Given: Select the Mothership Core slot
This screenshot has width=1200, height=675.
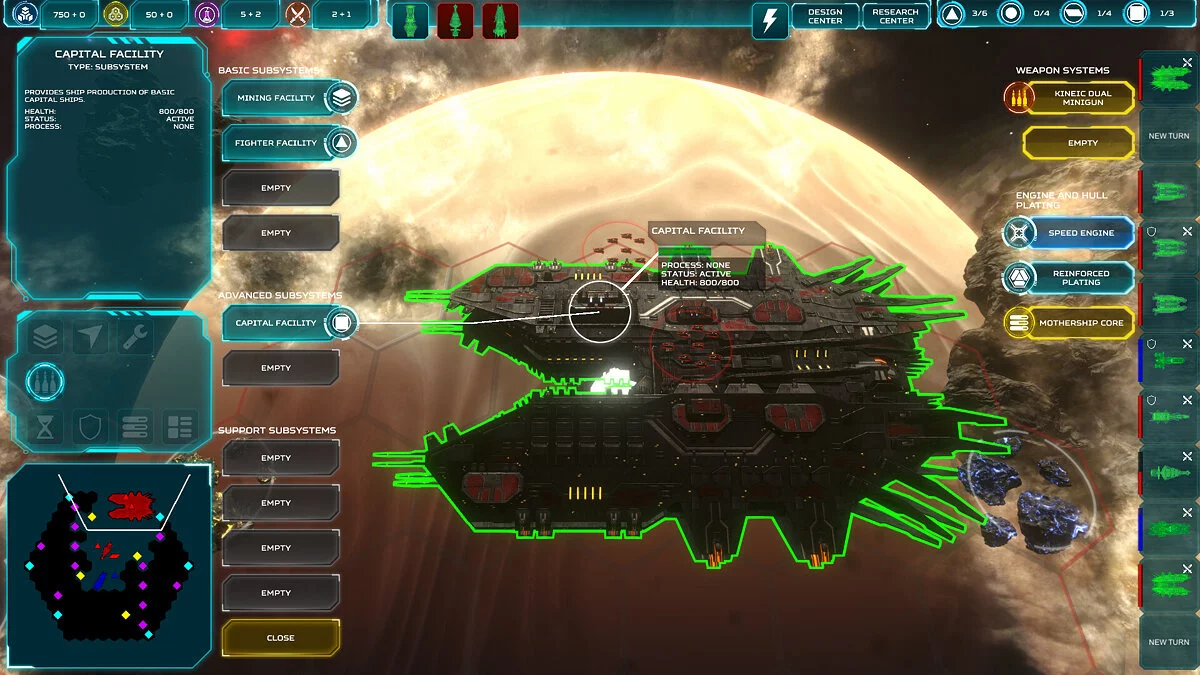Looking at the screenshot, I should point(1070,323).
